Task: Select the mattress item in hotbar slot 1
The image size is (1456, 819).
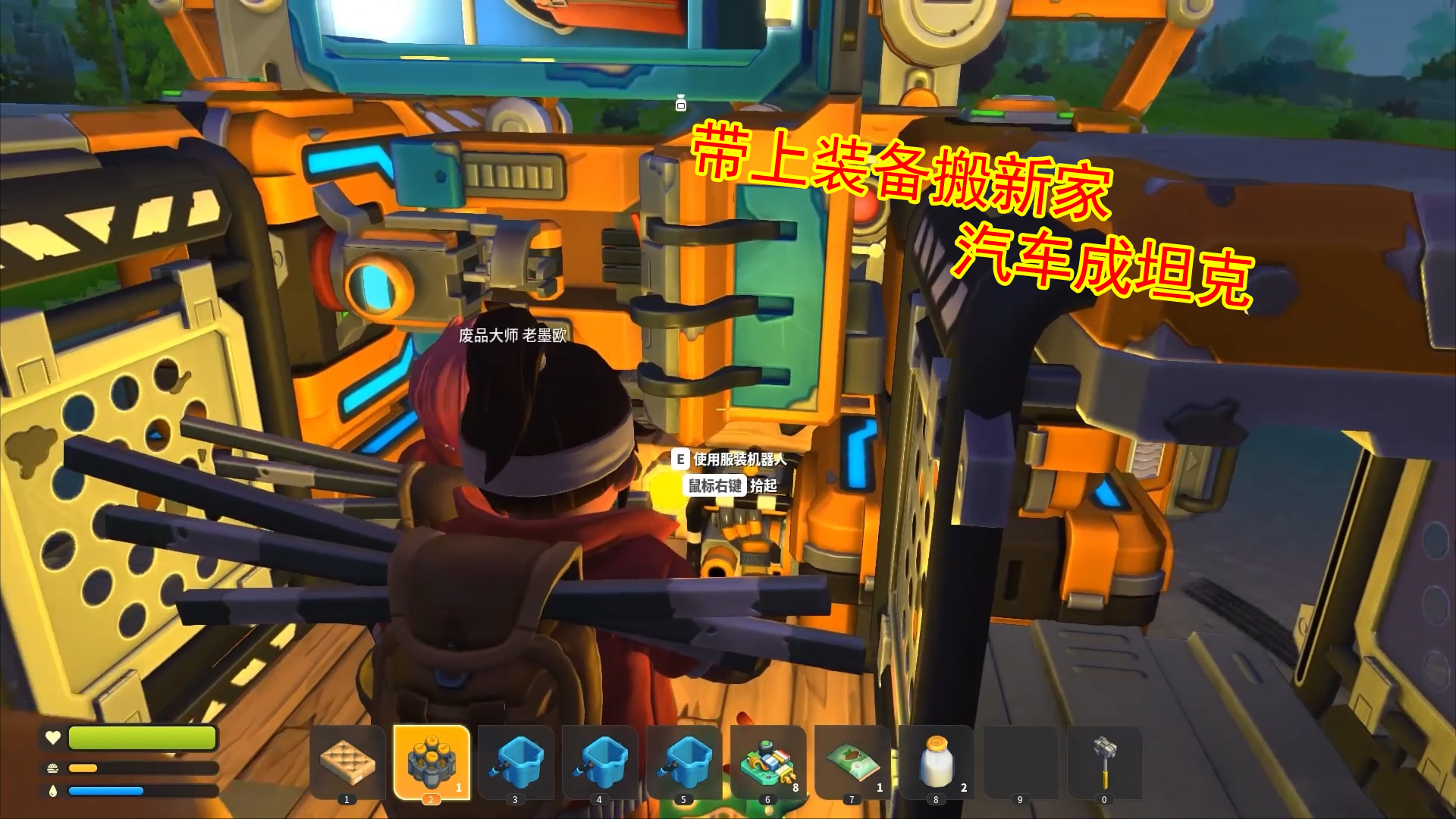Action: coord(348,762)
